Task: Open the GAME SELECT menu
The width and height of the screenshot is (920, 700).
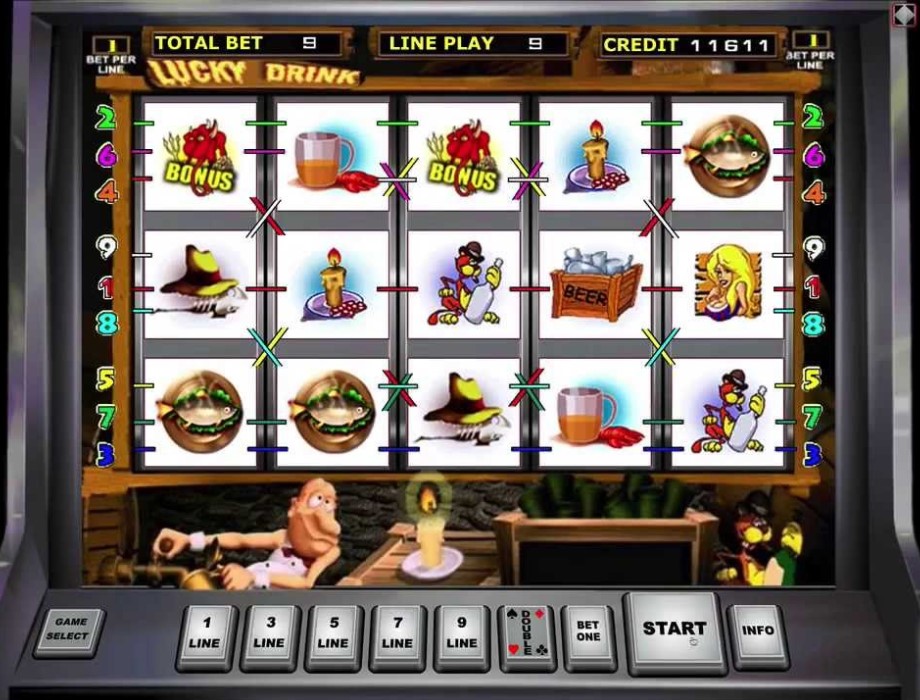Action: pyautogui.click(x=70, y=630)
